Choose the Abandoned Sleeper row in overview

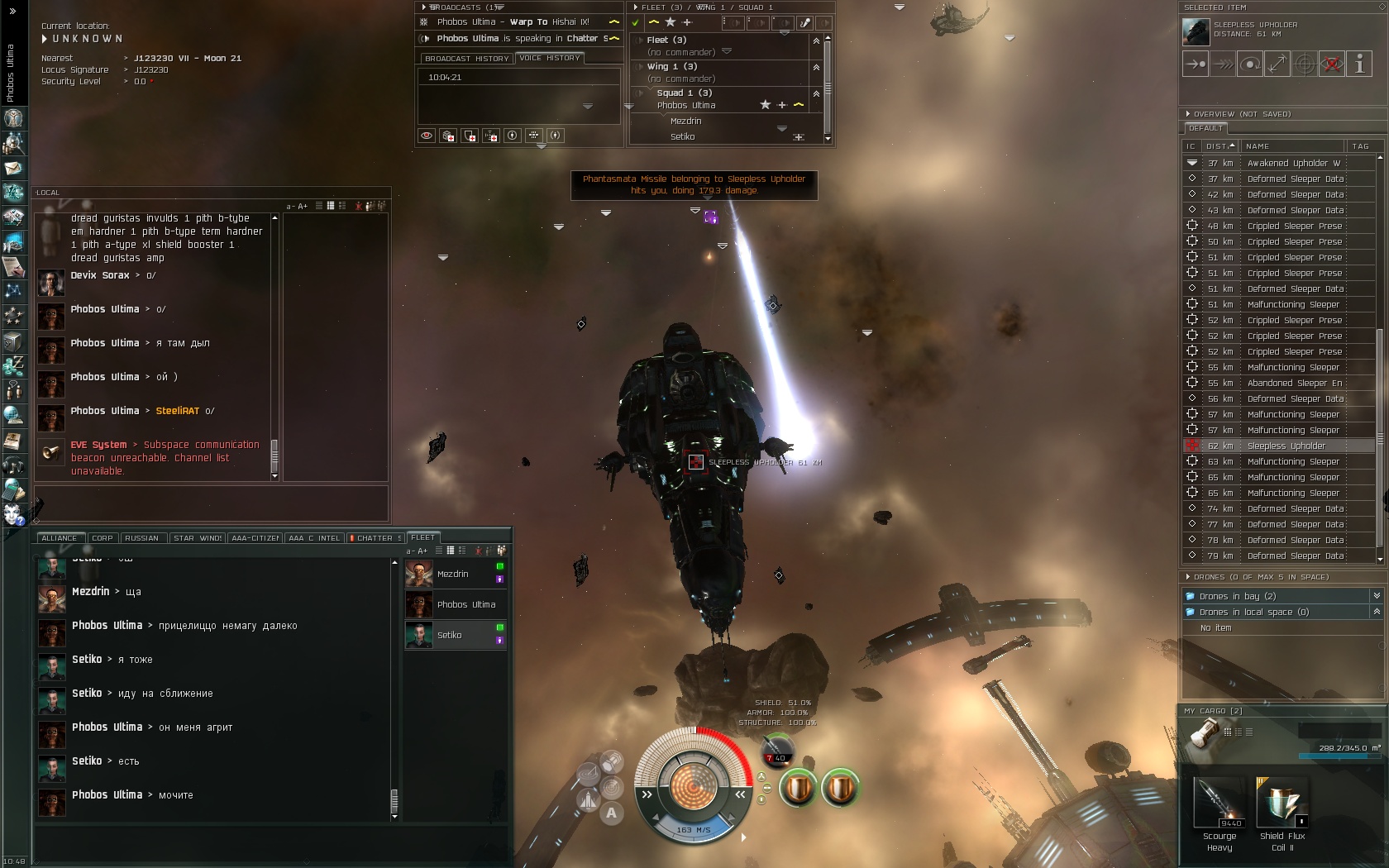pyautogui.click(x=1294, y=383)
